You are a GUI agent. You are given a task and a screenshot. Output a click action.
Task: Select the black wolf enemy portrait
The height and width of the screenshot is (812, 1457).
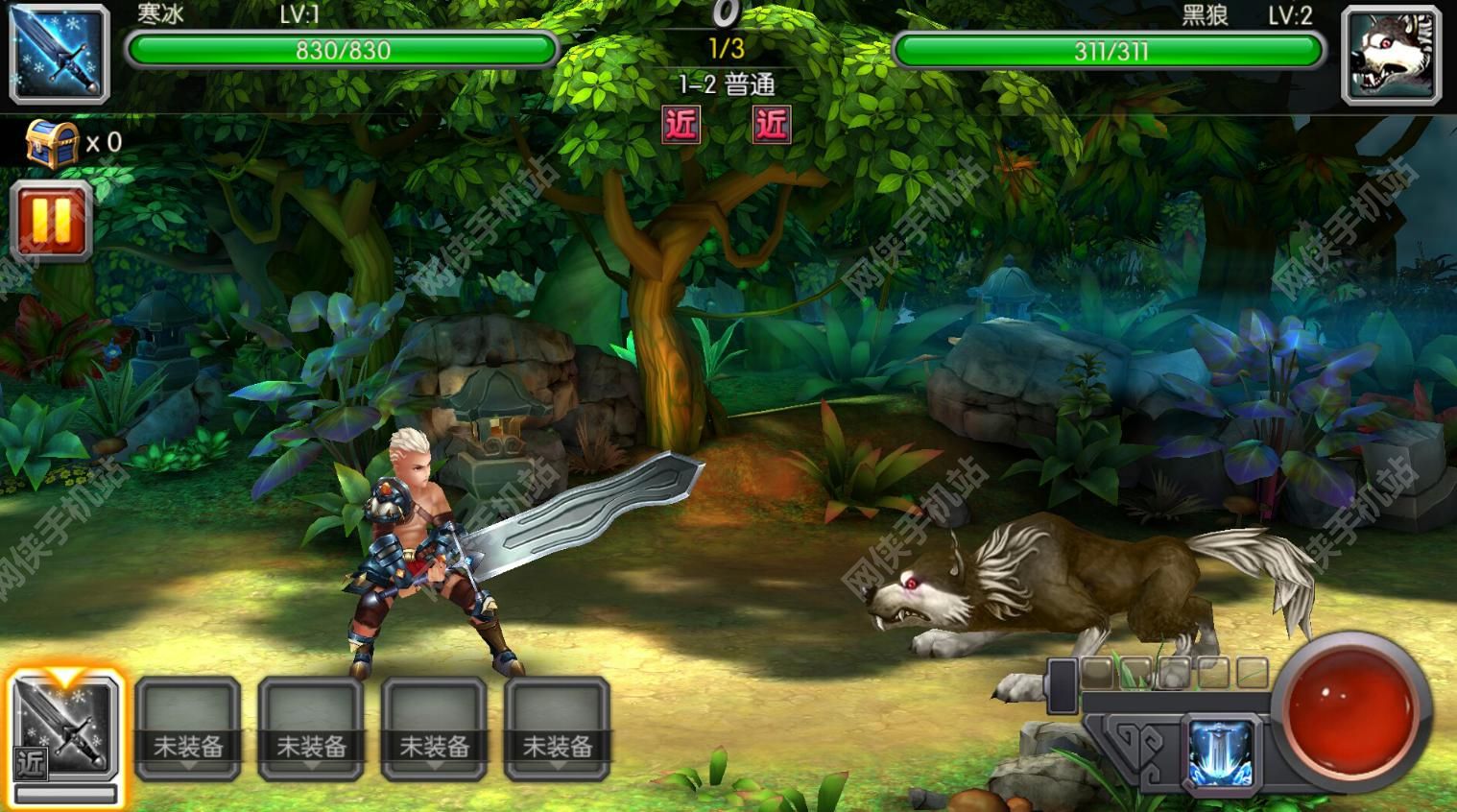[x=1392, y=55]
